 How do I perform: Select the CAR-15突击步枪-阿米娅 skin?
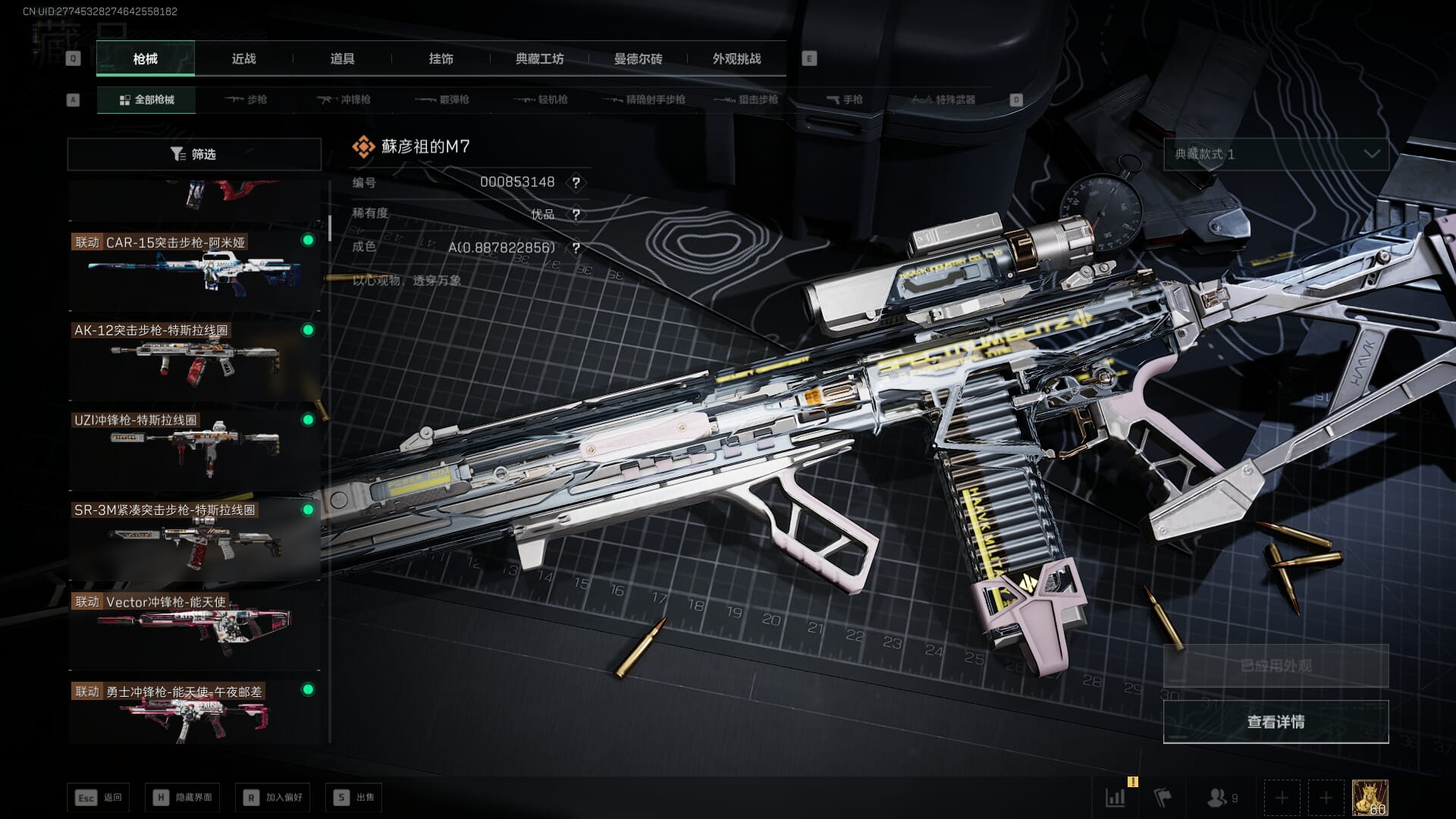coord(194,270)
